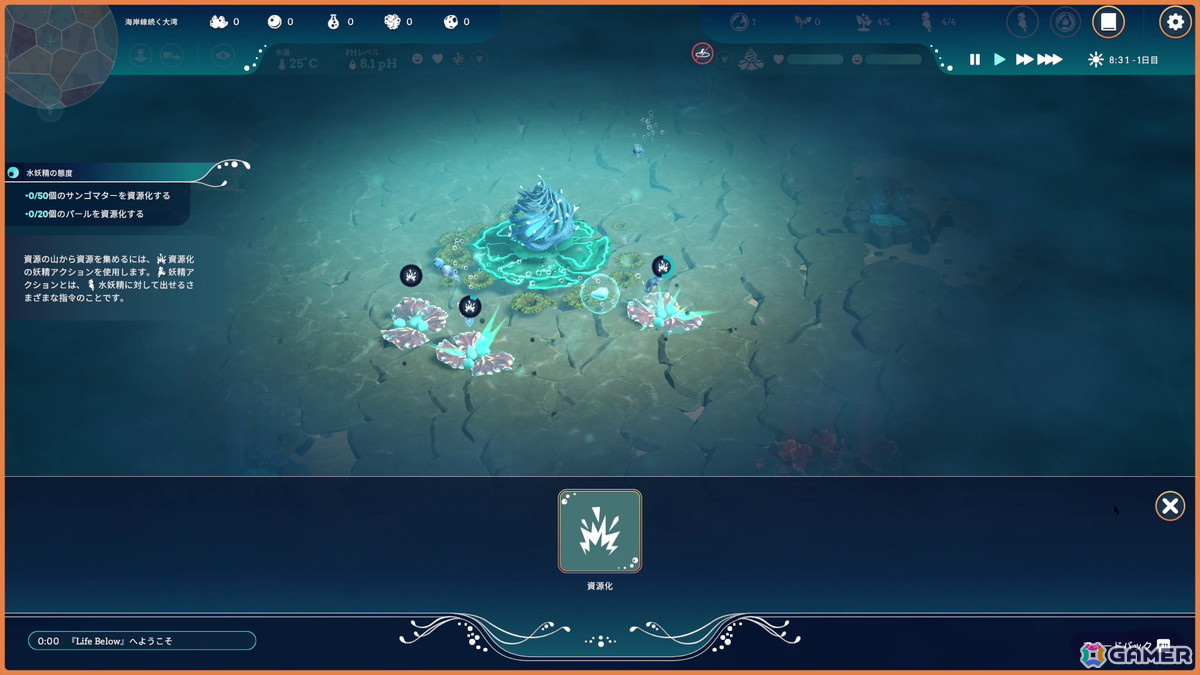Switch to double-arrow fast forward speed

[x=1024, y=60]
